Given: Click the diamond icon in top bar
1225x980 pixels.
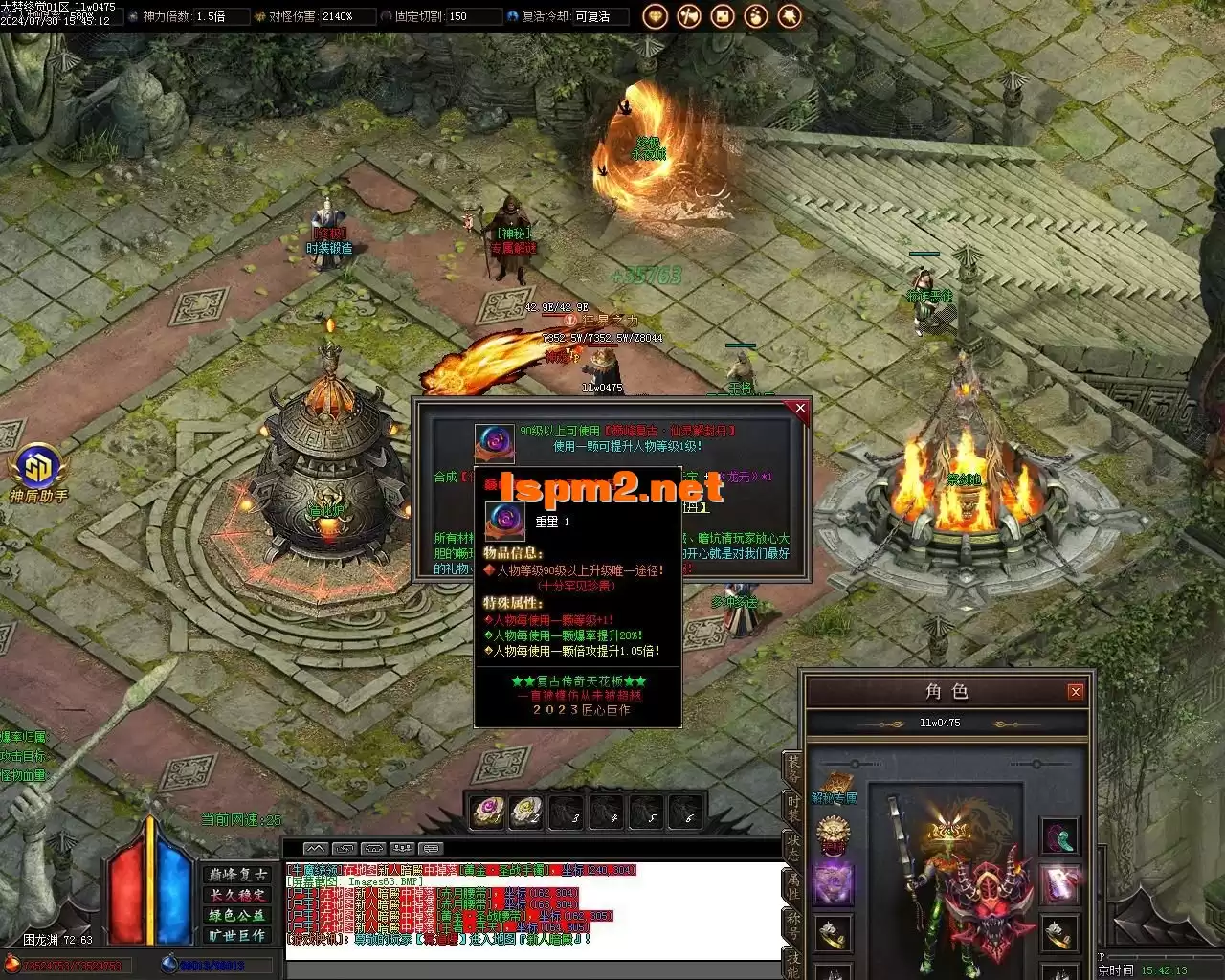Looking at the screenshot, I should click(655, 16).
